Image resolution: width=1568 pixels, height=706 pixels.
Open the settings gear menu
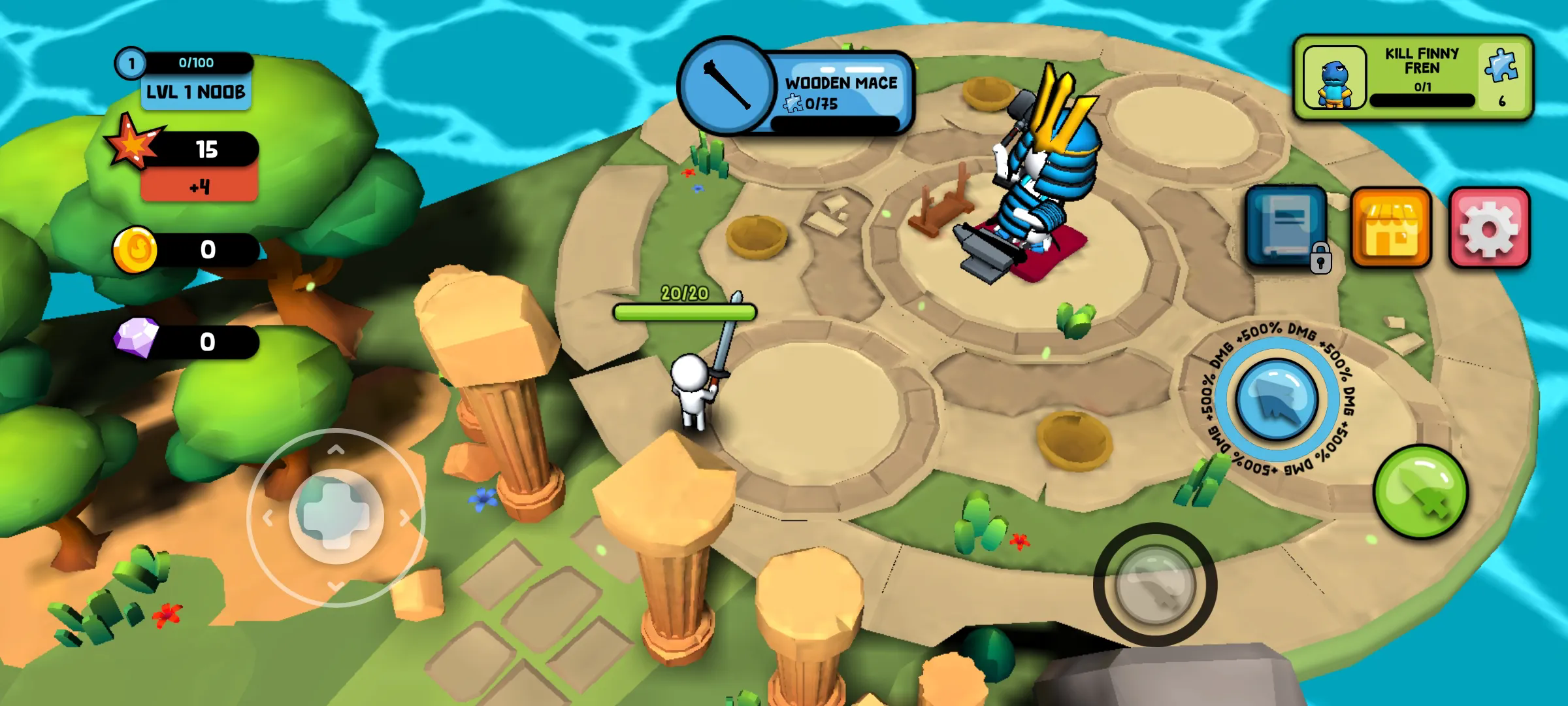1489,228
